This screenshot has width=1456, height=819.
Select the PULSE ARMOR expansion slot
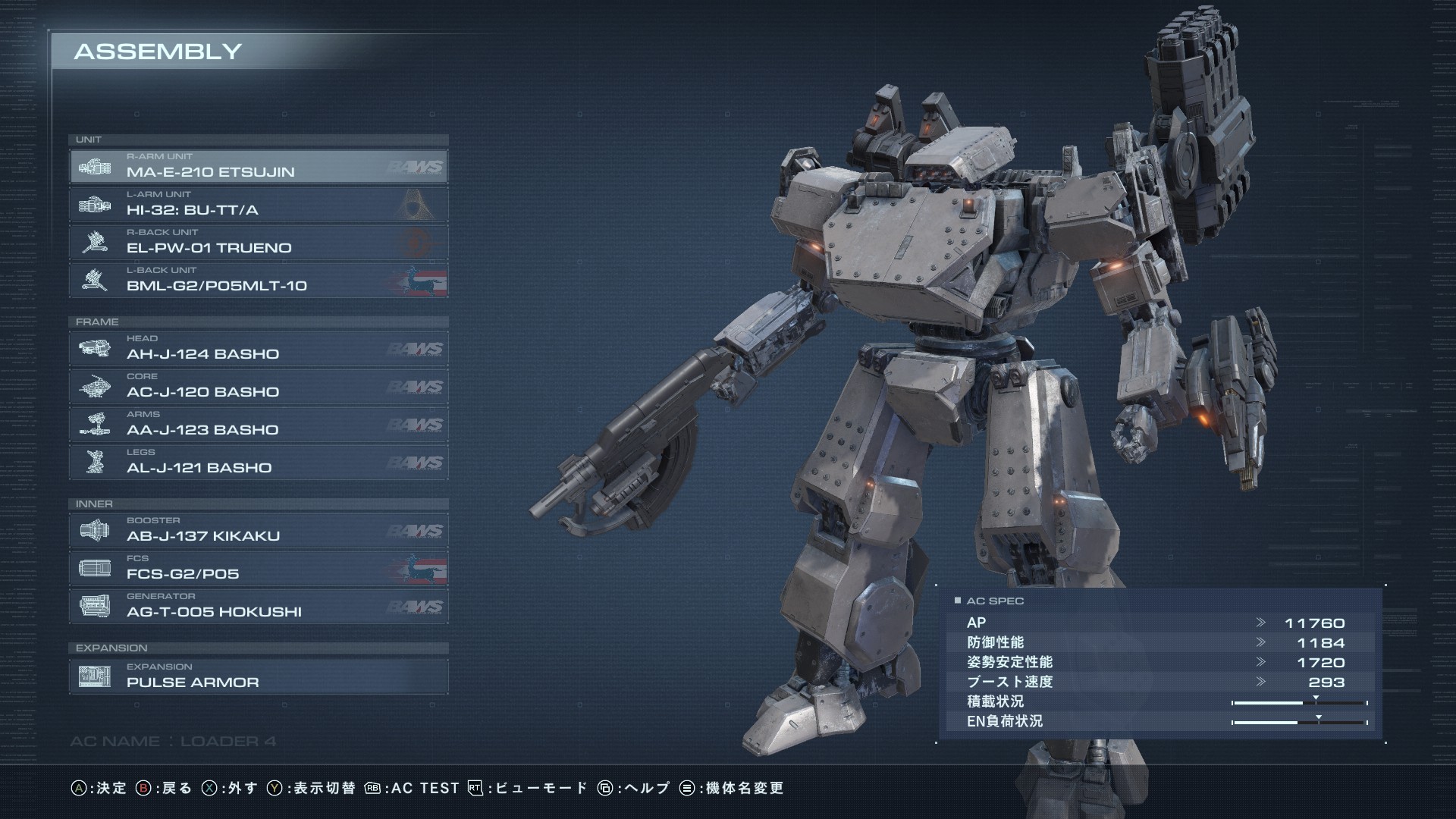258,676
